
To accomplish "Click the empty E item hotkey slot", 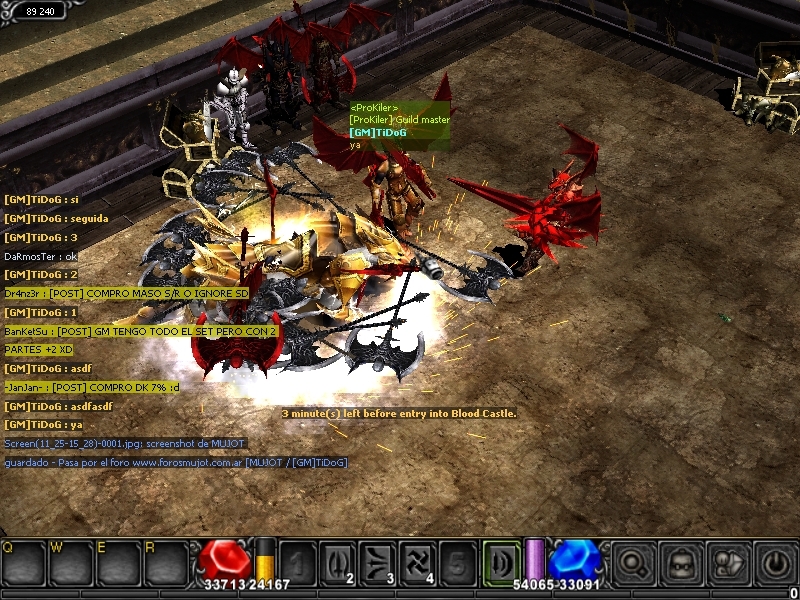I will [x=117, y=562].
